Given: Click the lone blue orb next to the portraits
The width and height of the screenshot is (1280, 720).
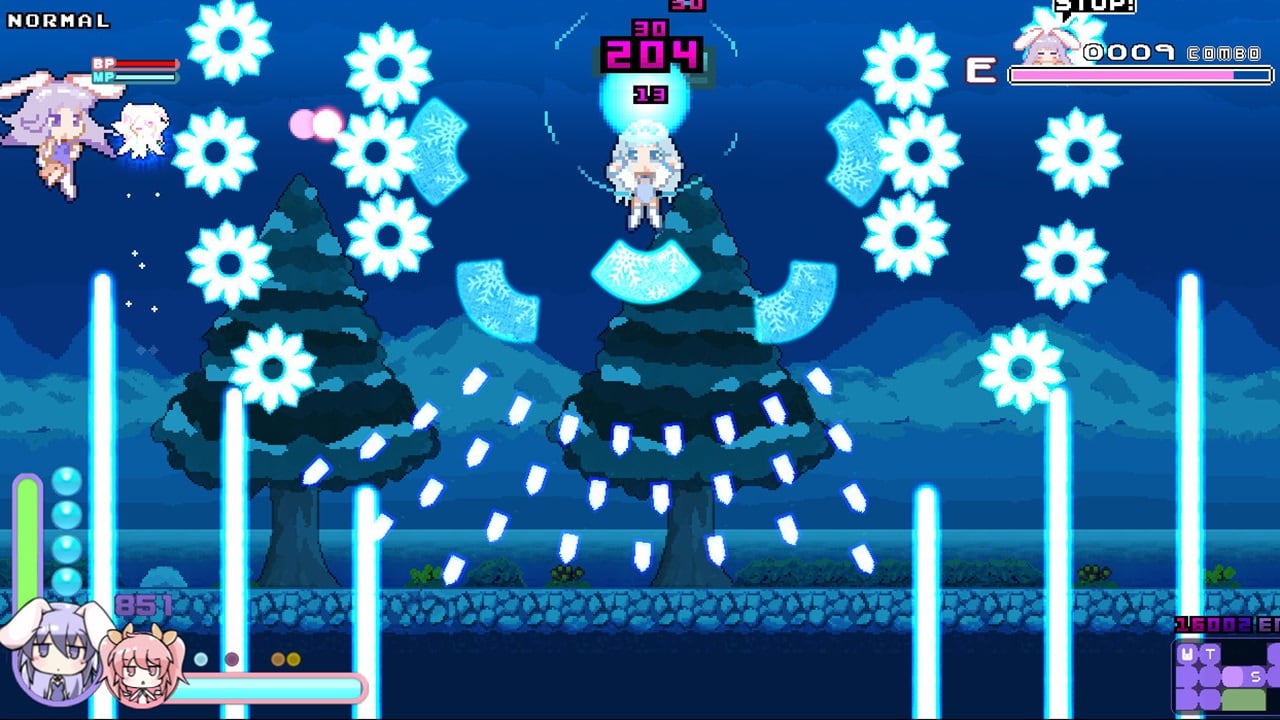Looking at the screenshot, I should tap(200, 658).
